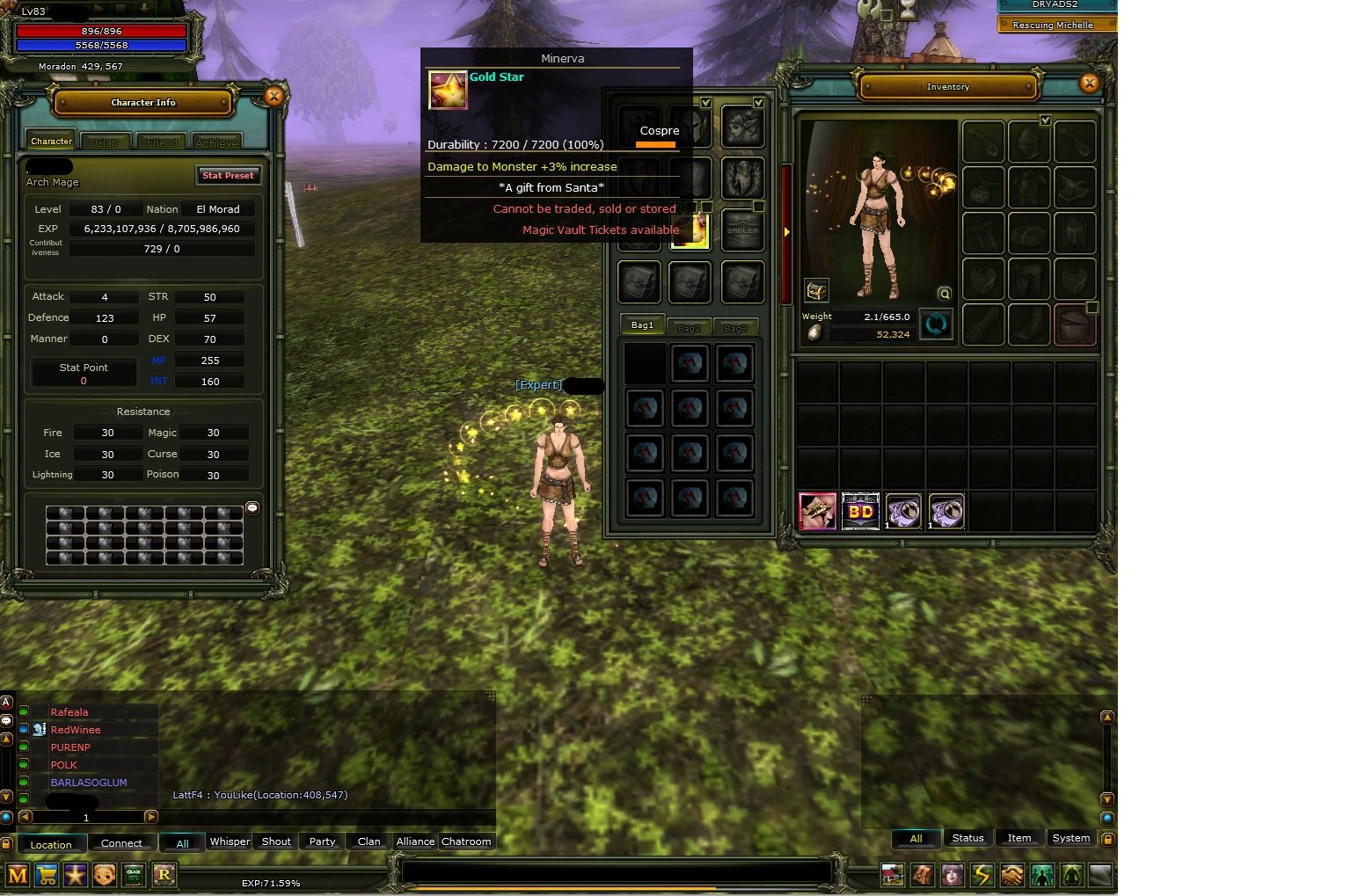The height and width of the screenshot is (896, 1351).
Task: Click the lightning power-up icon bottom right
Action: pos(982,875)
